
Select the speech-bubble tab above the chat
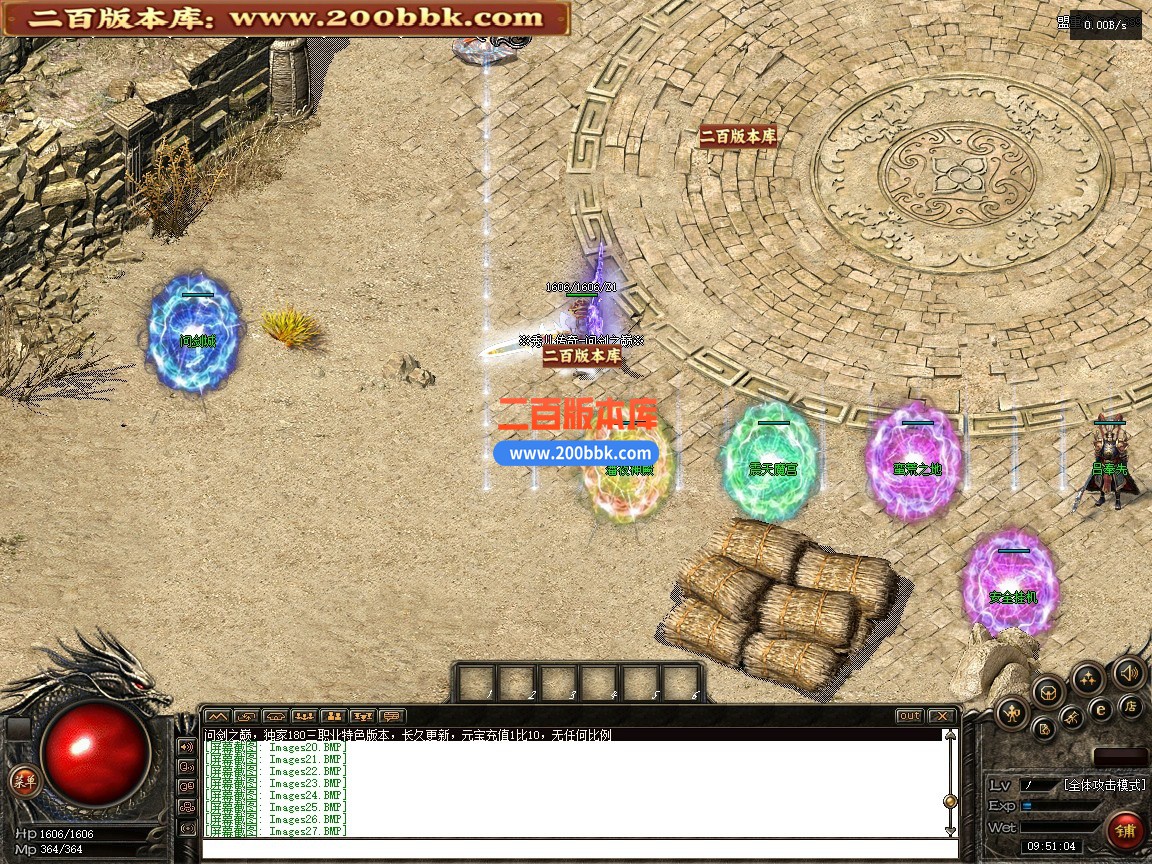tap(392, 716)
